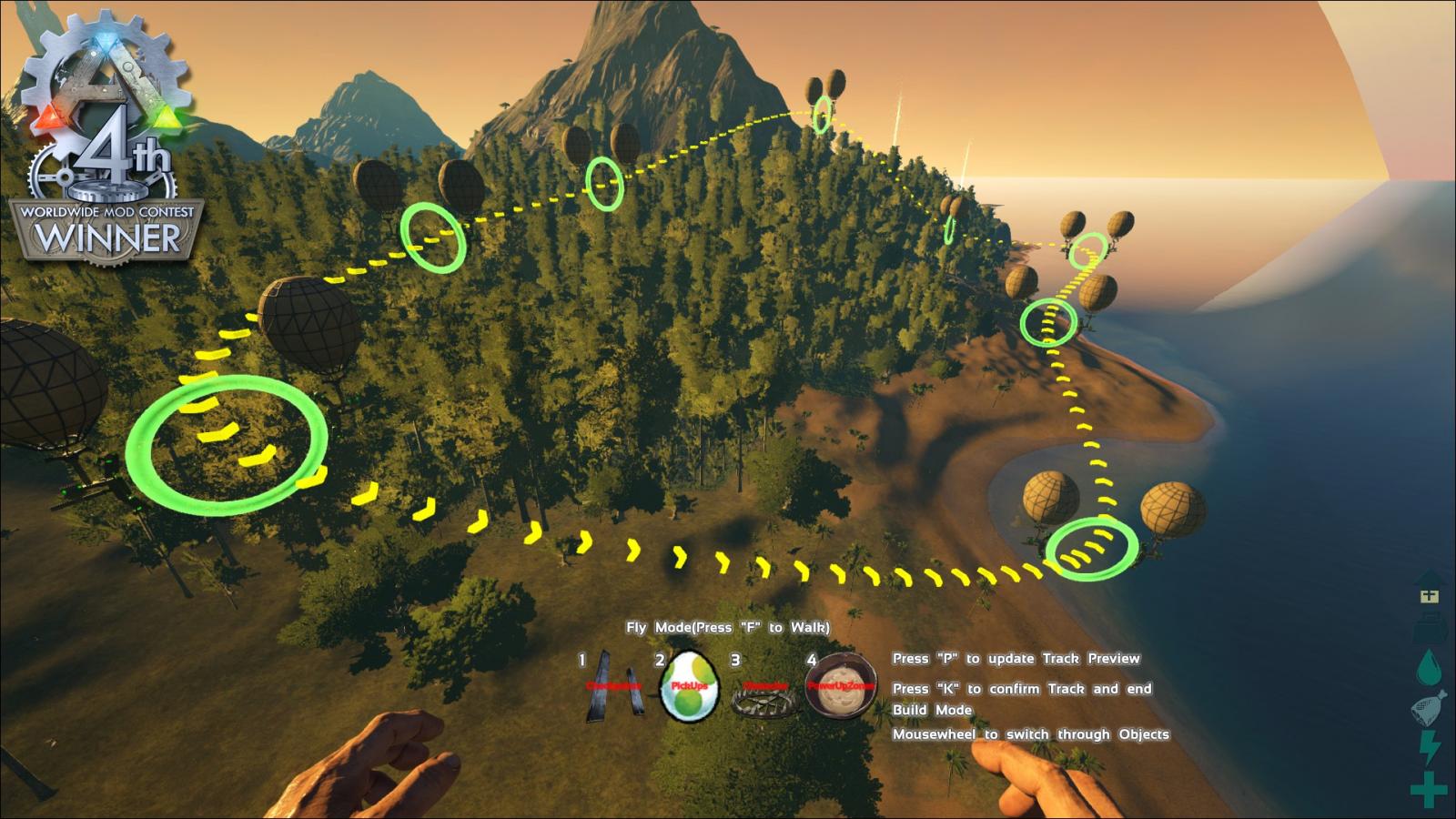Choose the PickUps egg object

689,687
